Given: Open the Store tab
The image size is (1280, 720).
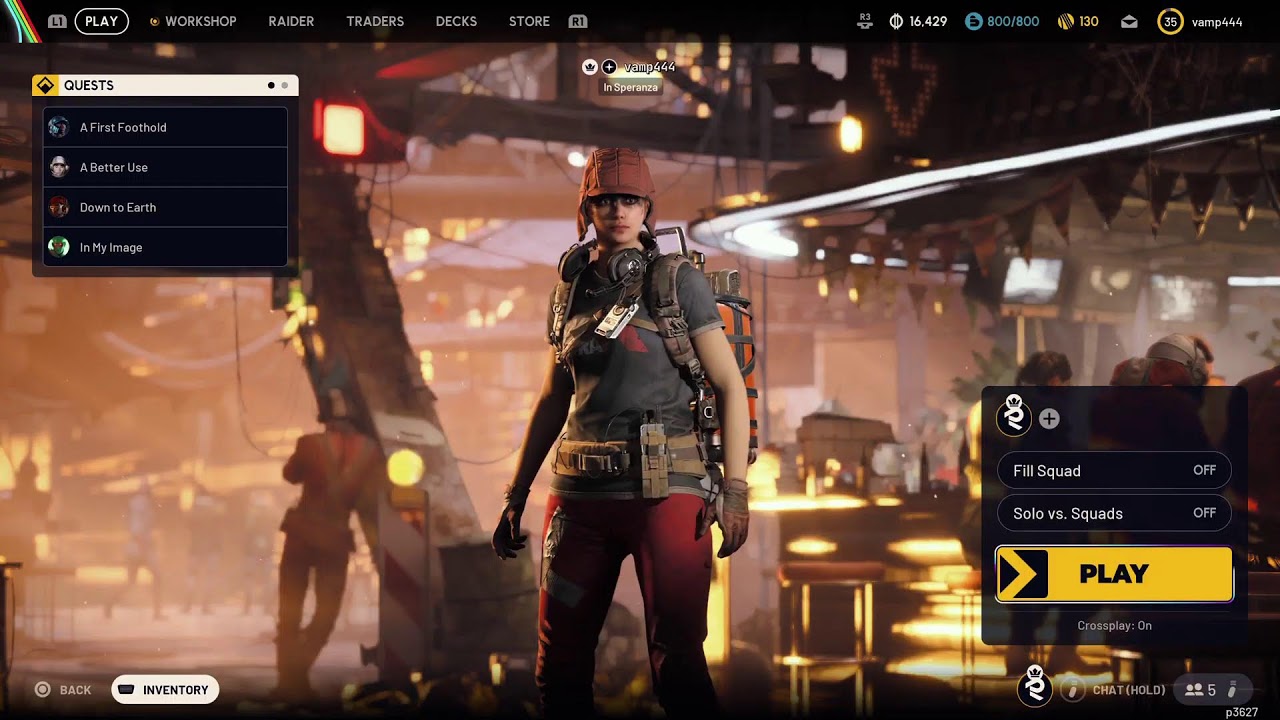Looking at the screenshot, I should tap(529, 21).
